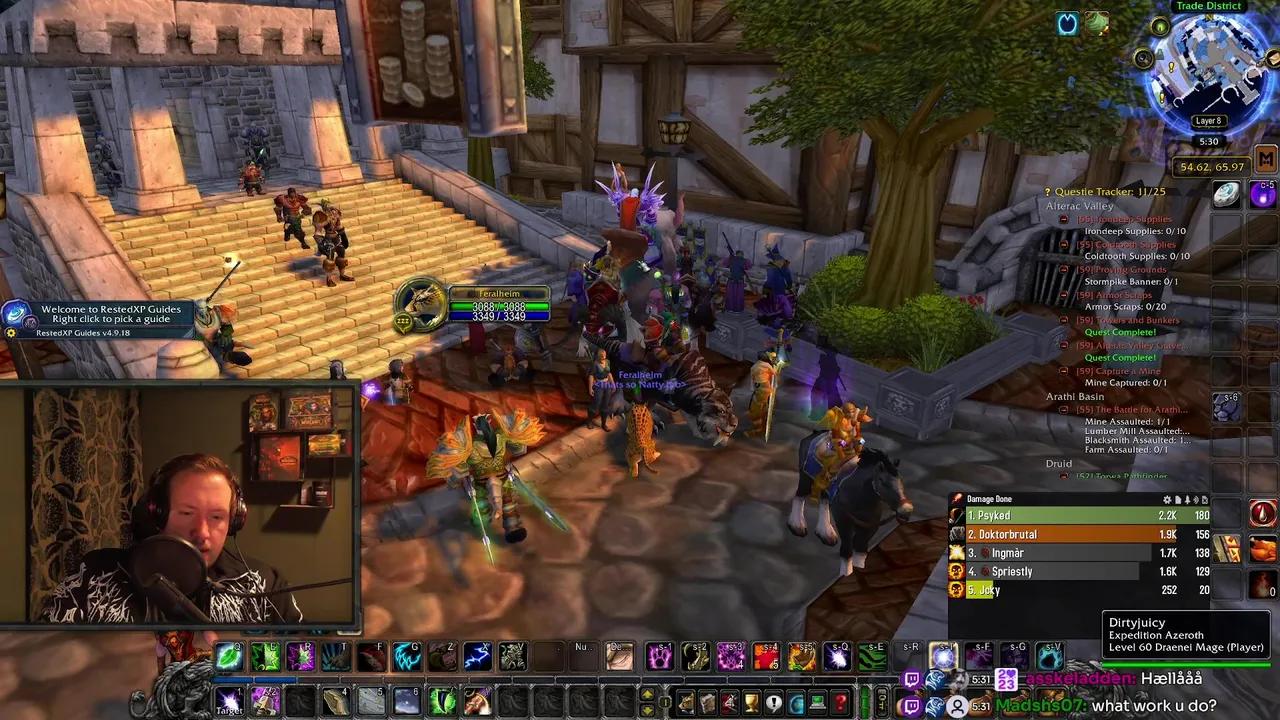This screenshot has height=720, width=1280.
Task: Activate the green leaf ability on Q
Action: (x=229, y=656)
